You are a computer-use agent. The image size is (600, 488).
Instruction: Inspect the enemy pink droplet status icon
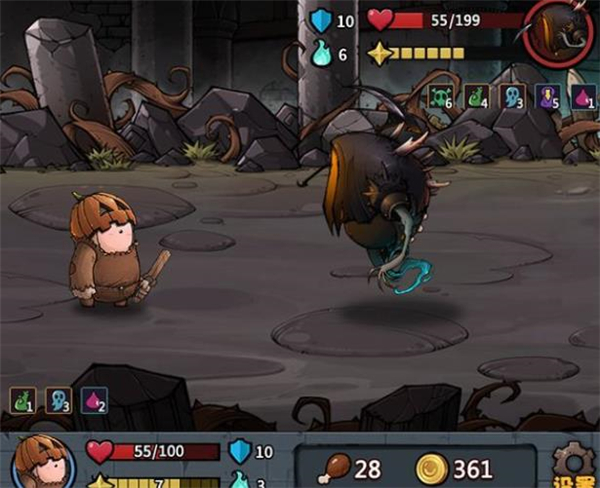583,97
